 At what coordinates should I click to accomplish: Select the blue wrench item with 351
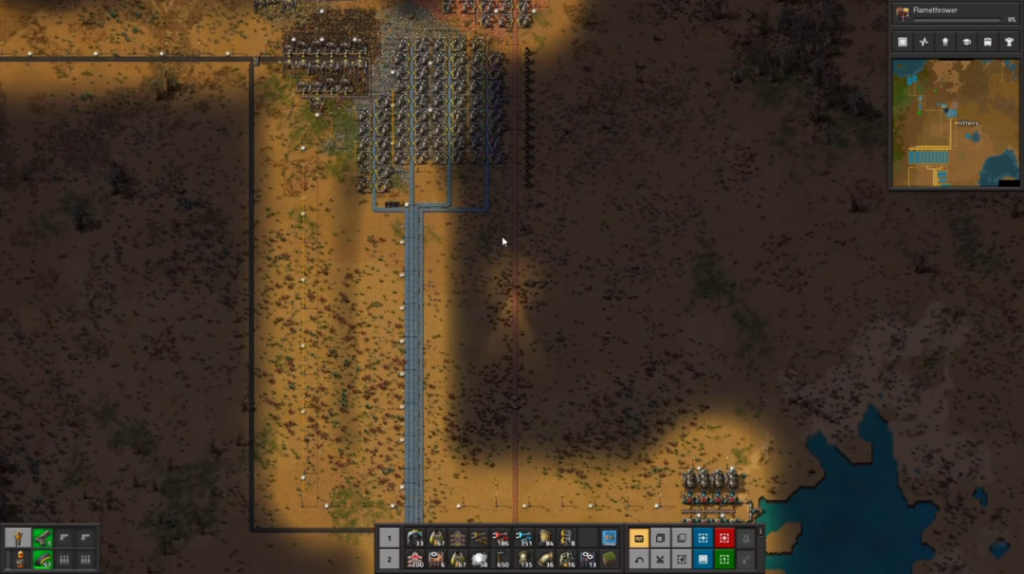click(523, 538)
